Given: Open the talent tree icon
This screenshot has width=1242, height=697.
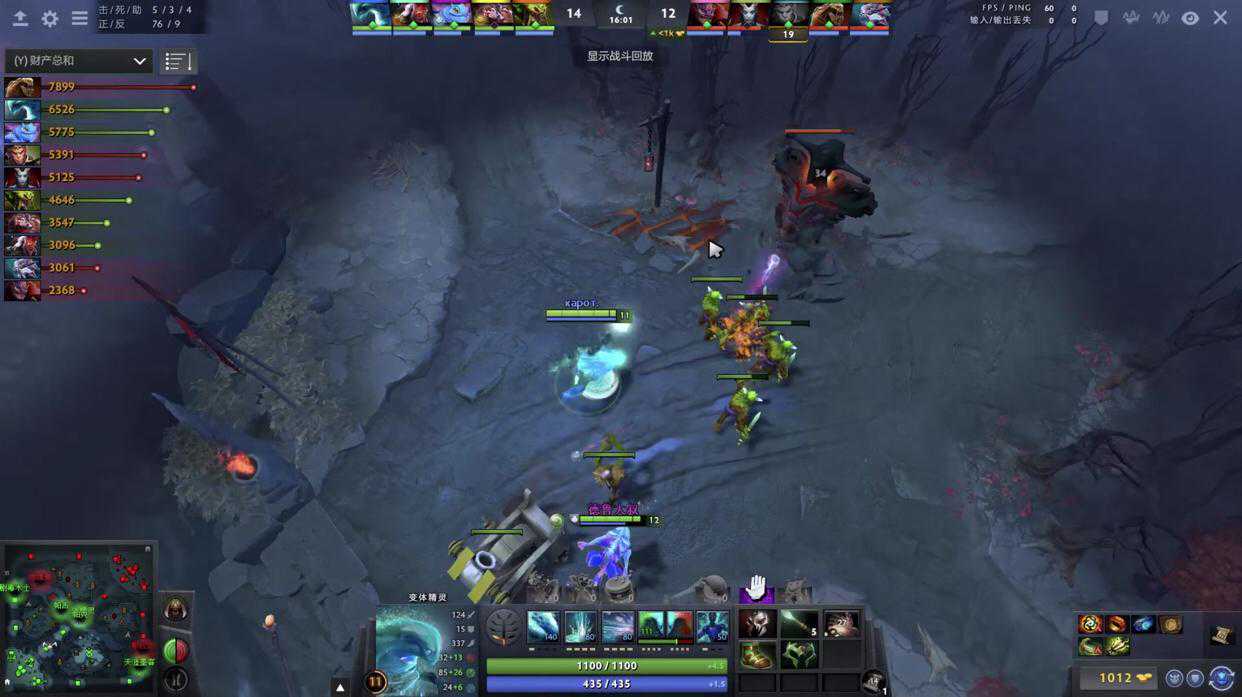Looking at the screenshot, I should click(x=503, y=628).
